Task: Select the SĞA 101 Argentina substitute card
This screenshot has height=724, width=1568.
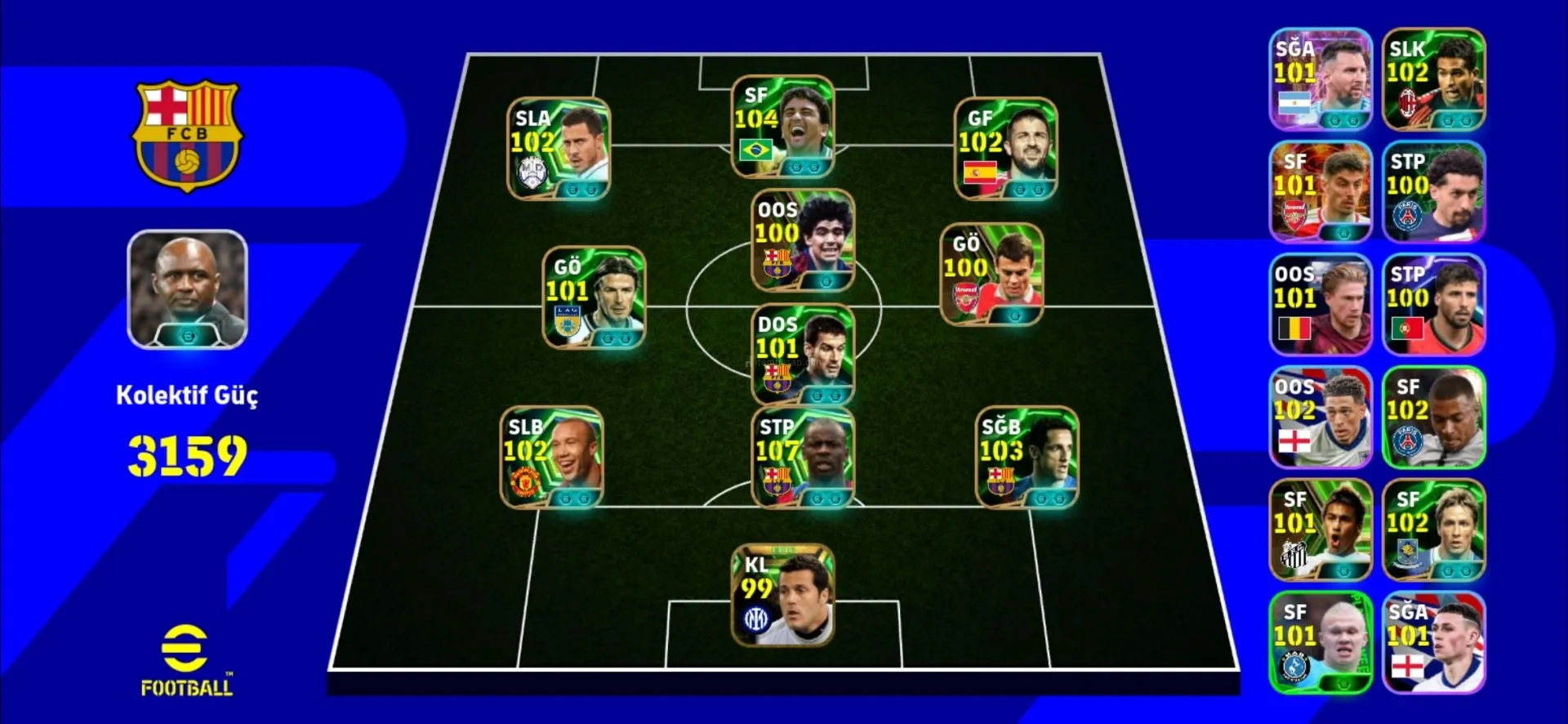Action: (1321, 79)
